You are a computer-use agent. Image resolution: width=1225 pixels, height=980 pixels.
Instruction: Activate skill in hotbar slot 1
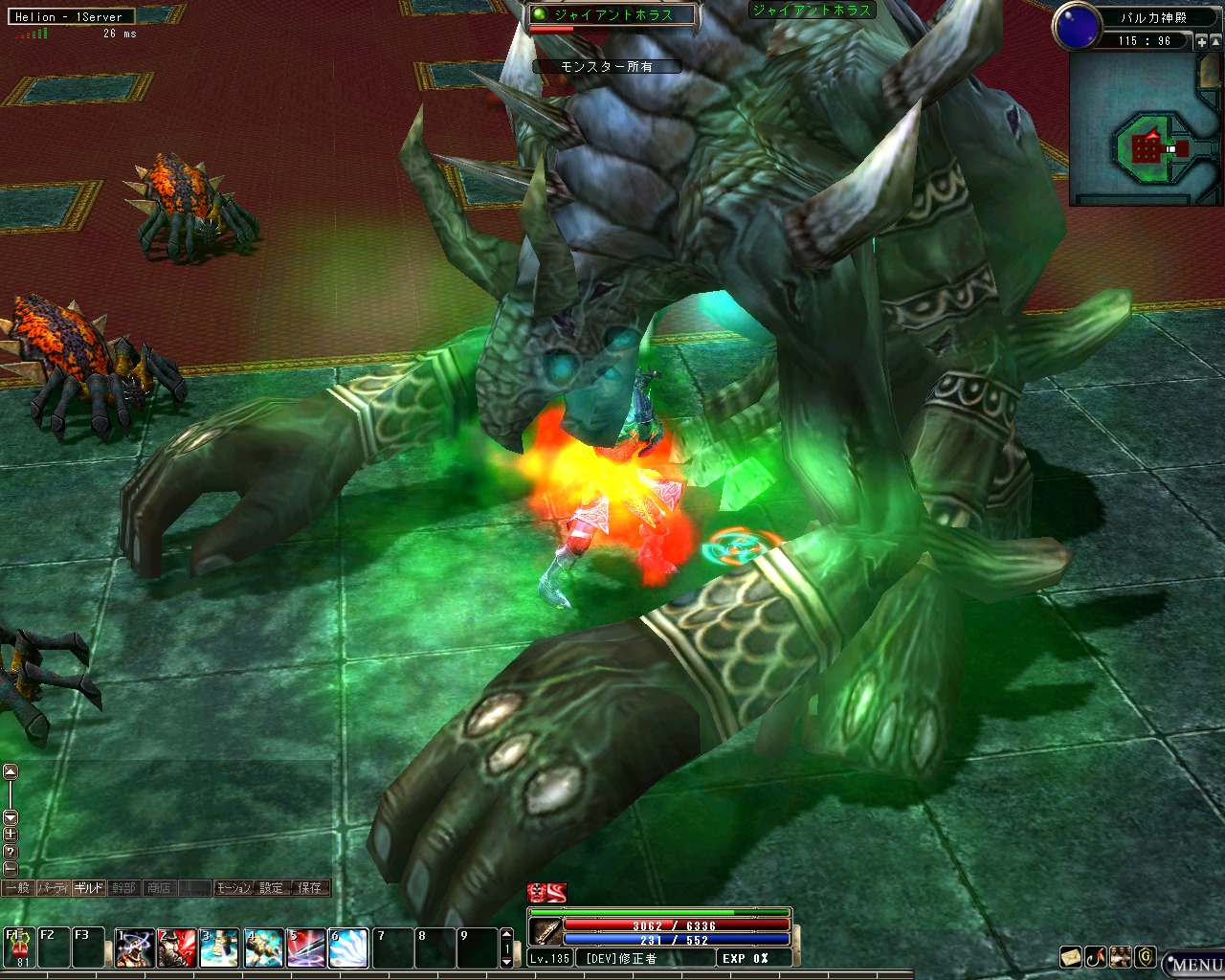click(135, 947)
